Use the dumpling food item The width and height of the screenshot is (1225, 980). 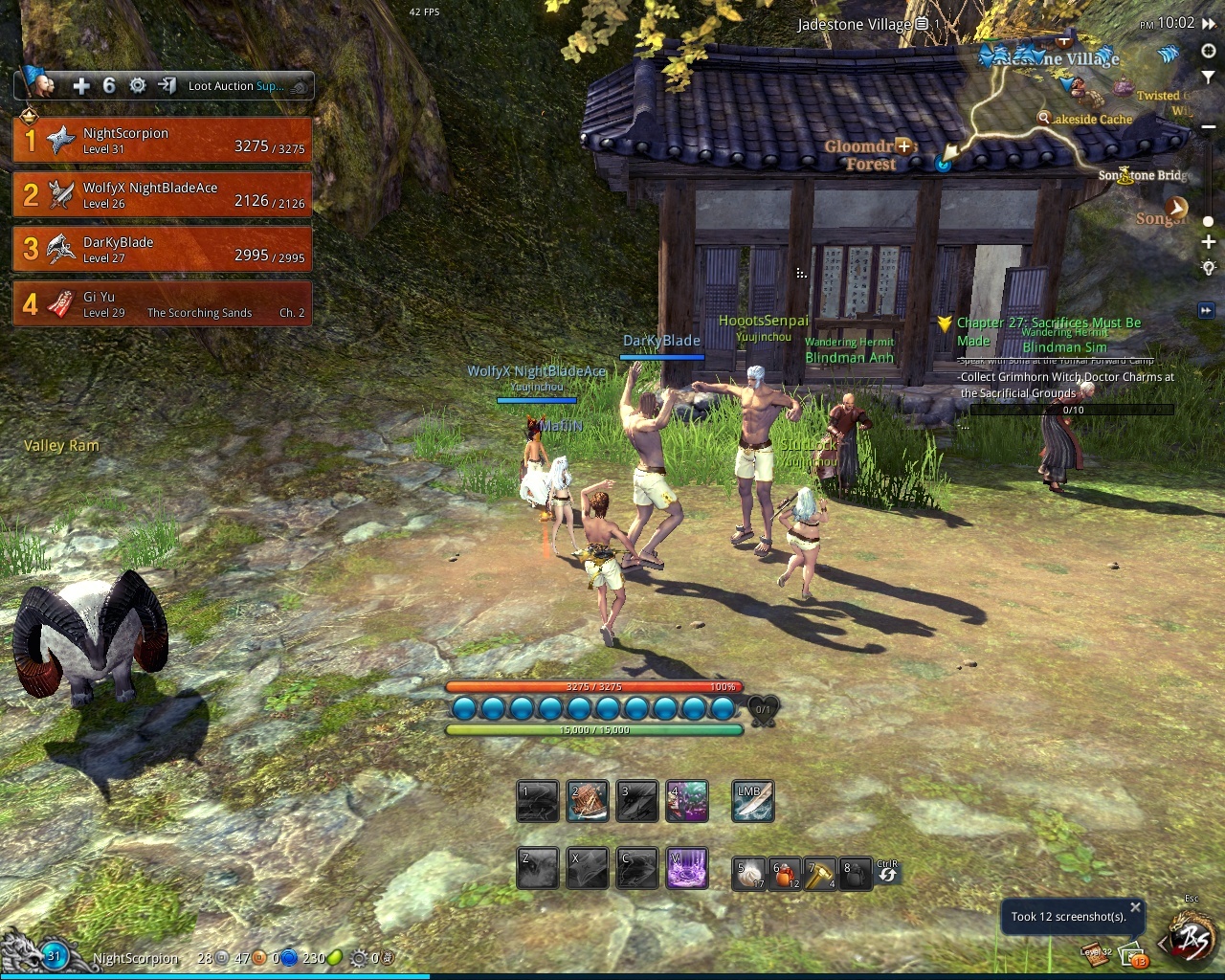click(x=749, y=874)
